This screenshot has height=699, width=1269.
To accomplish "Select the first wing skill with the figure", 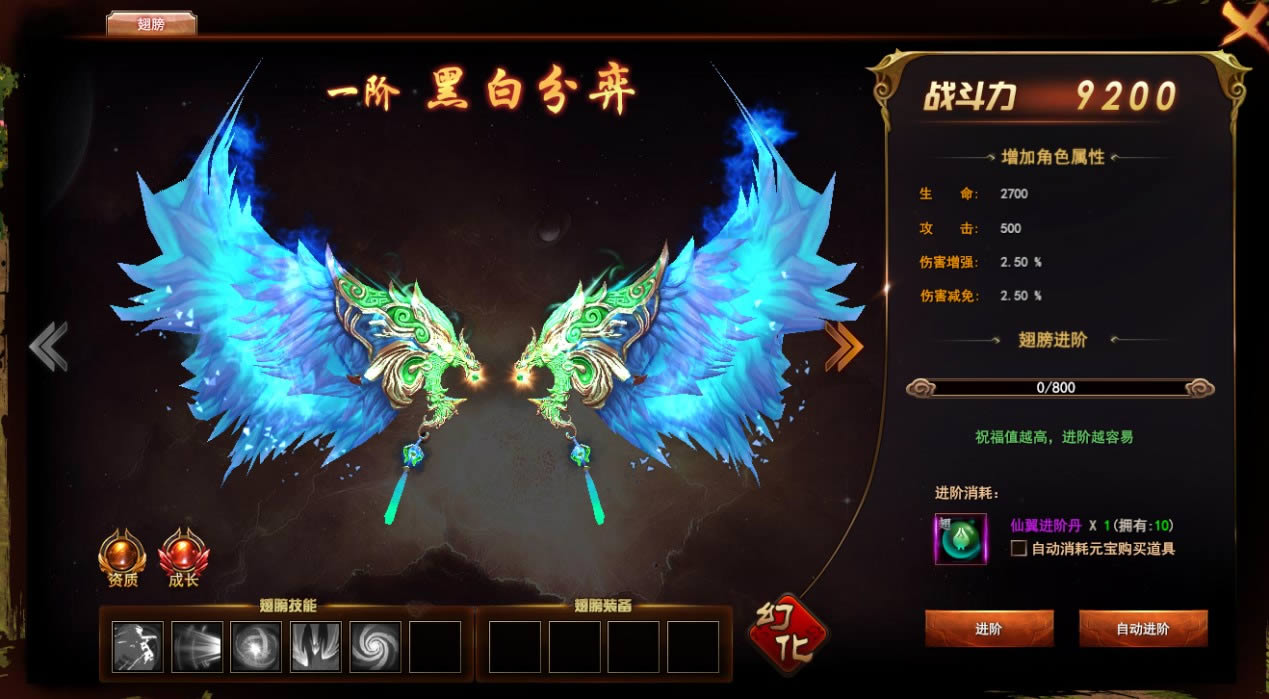I will click(x=138, y=646).
